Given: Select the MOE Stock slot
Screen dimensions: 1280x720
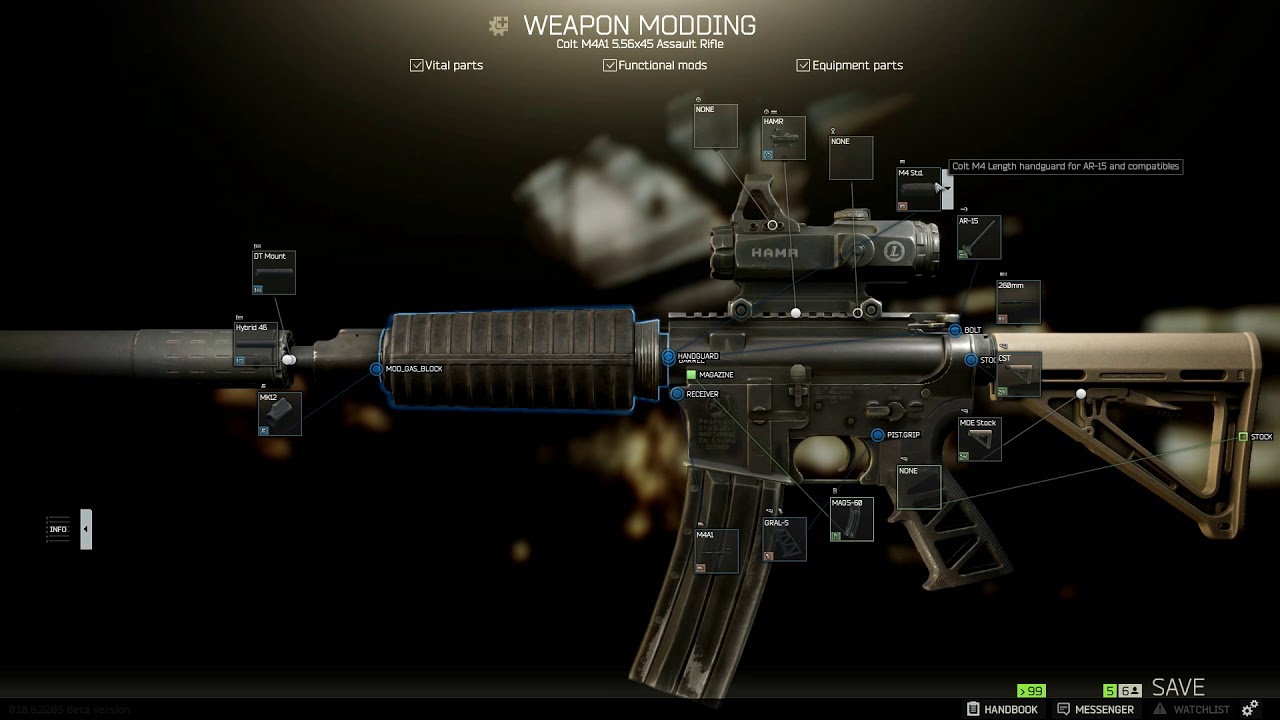Looking at the screenshot, I should (979, 440).
